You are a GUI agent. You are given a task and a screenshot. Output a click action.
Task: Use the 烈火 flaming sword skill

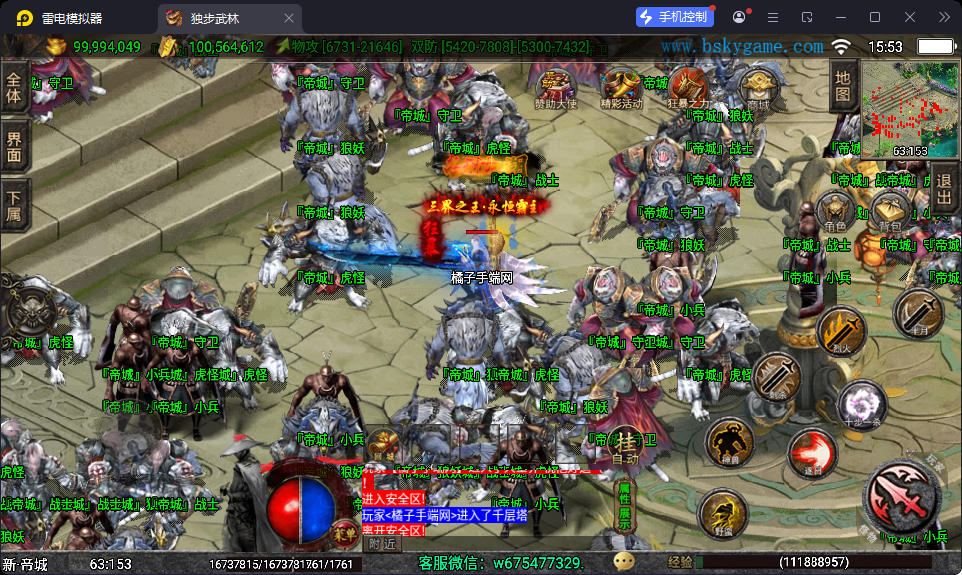(841, 331)
